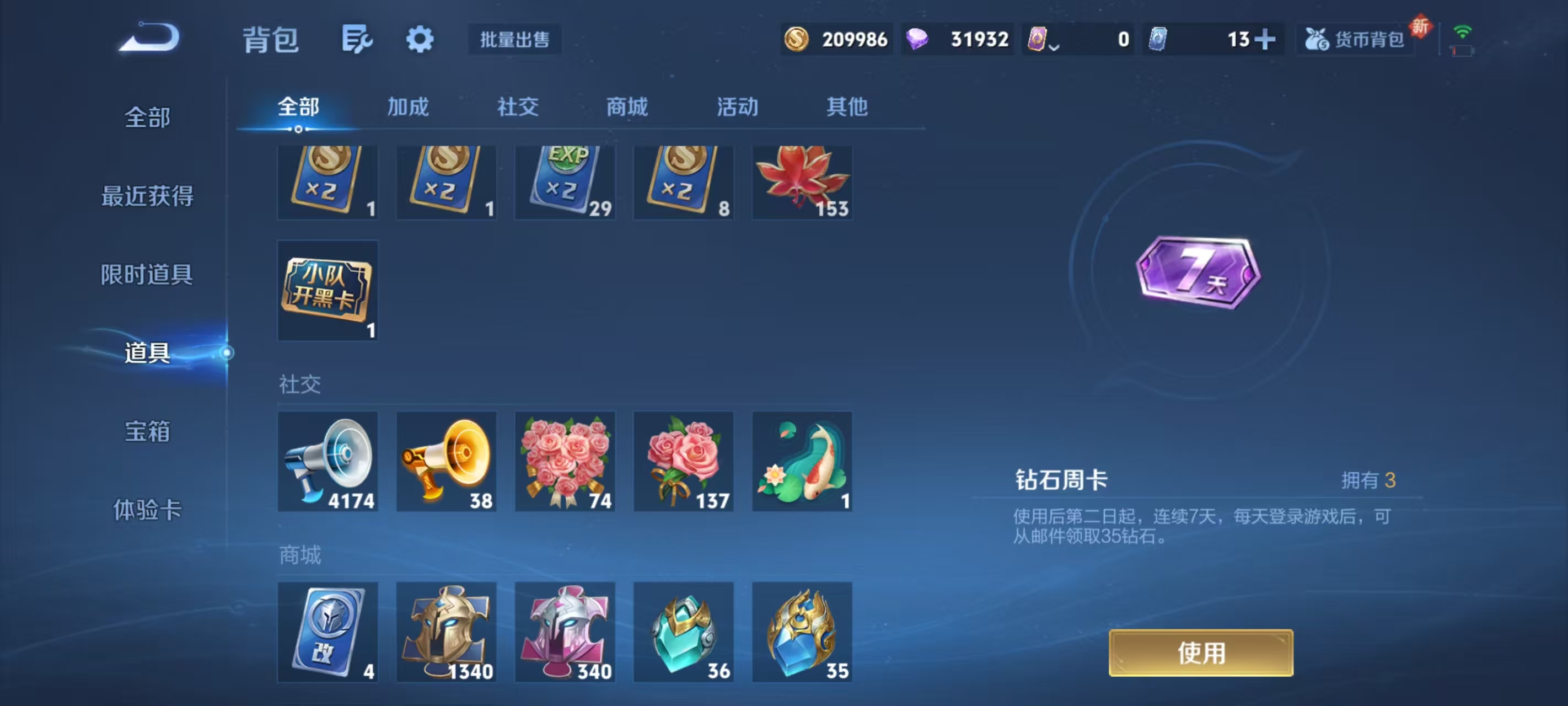This screenshot has width=1568, height=706.
Task: Select the koi fish item
Action: click(x=802, y=461)
